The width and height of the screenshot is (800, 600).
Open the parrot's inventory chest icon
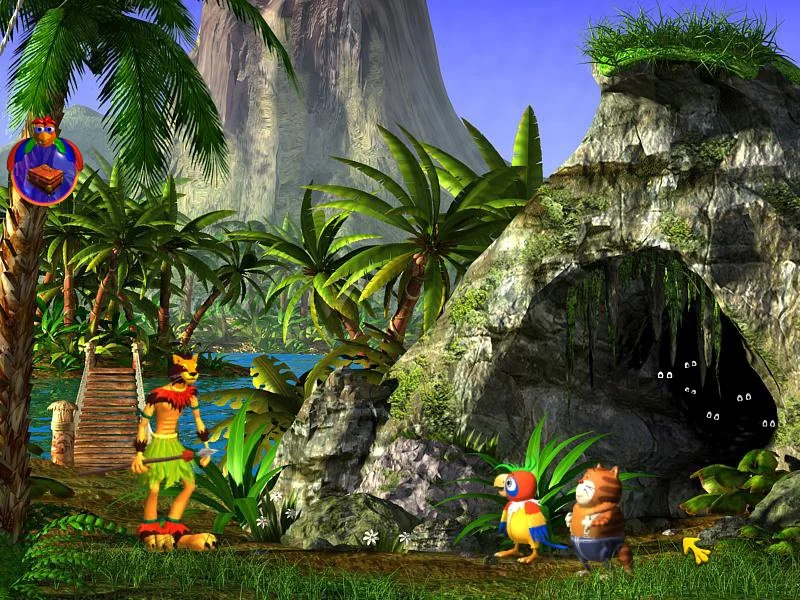[x=42, y=179]
